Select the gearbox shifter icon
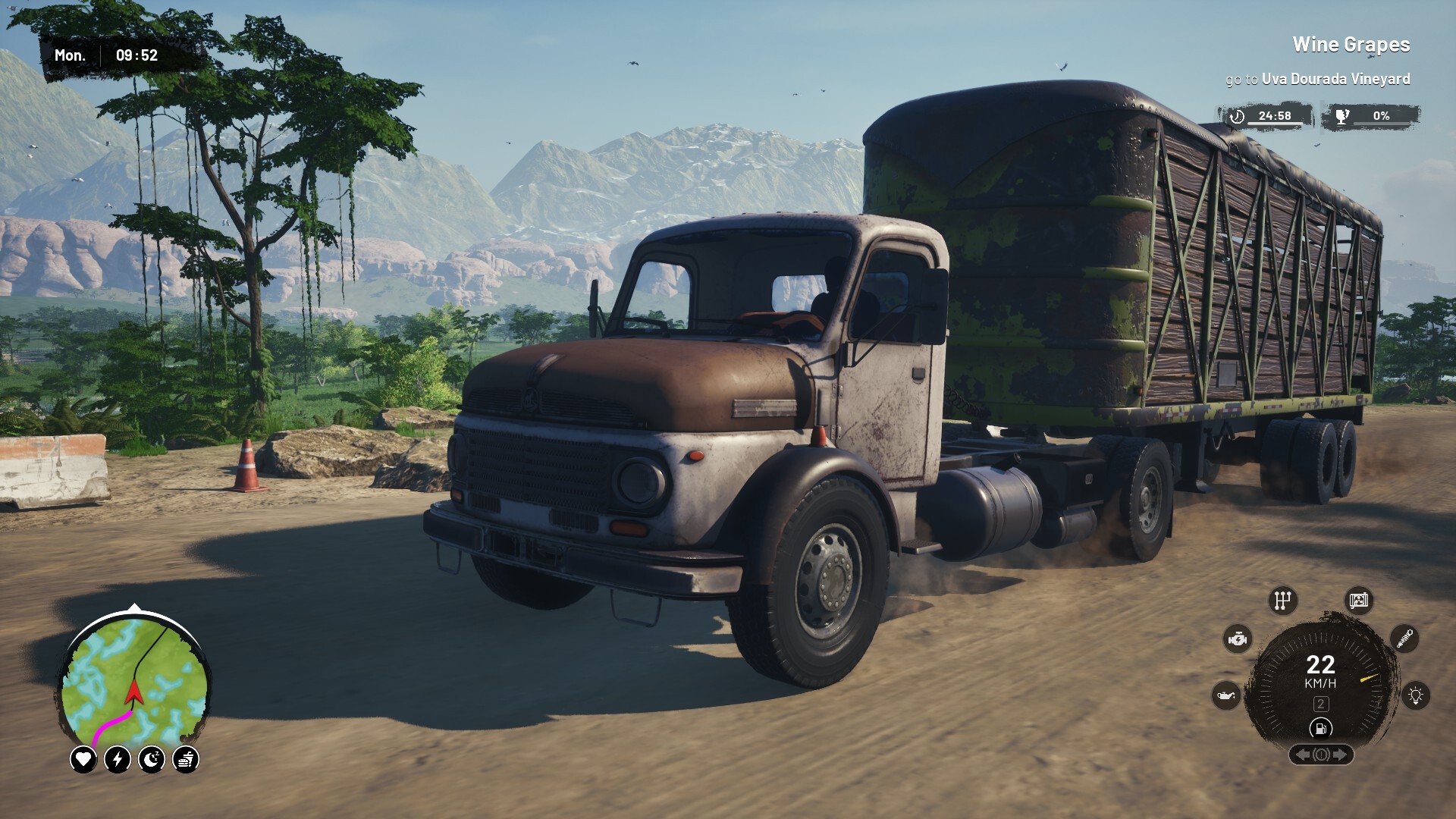The width and height of the screenshot is (1456, 819). 1282,601
